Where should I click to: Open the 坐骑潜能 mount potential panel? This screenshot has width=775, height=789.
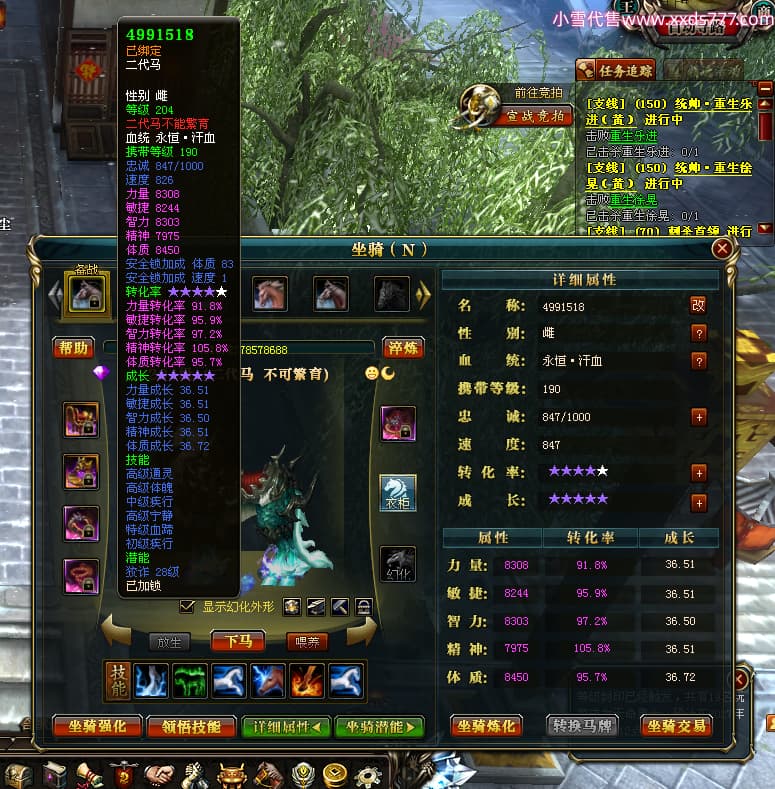(x=379, y=727)
